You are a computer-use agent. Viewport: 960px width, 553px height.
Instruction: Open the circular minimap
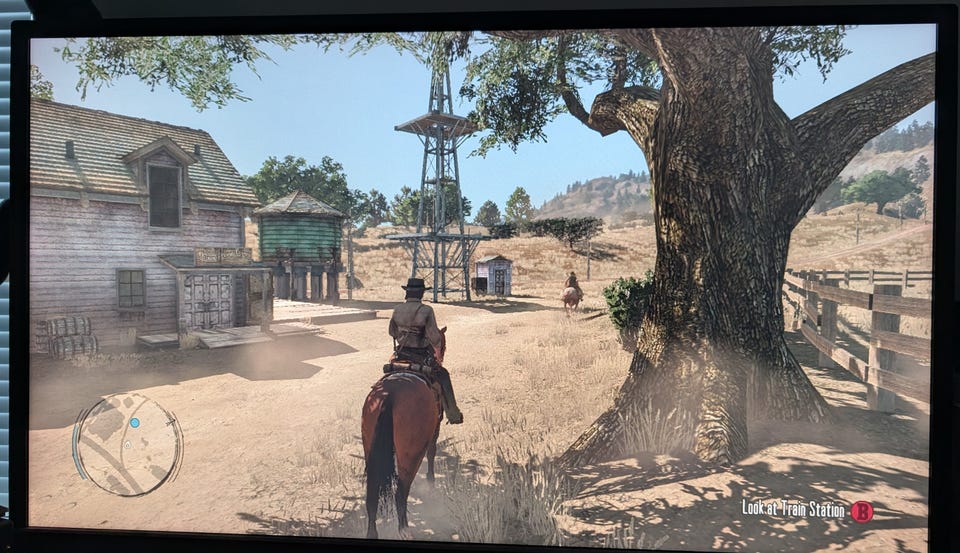[x=127, y=443]
